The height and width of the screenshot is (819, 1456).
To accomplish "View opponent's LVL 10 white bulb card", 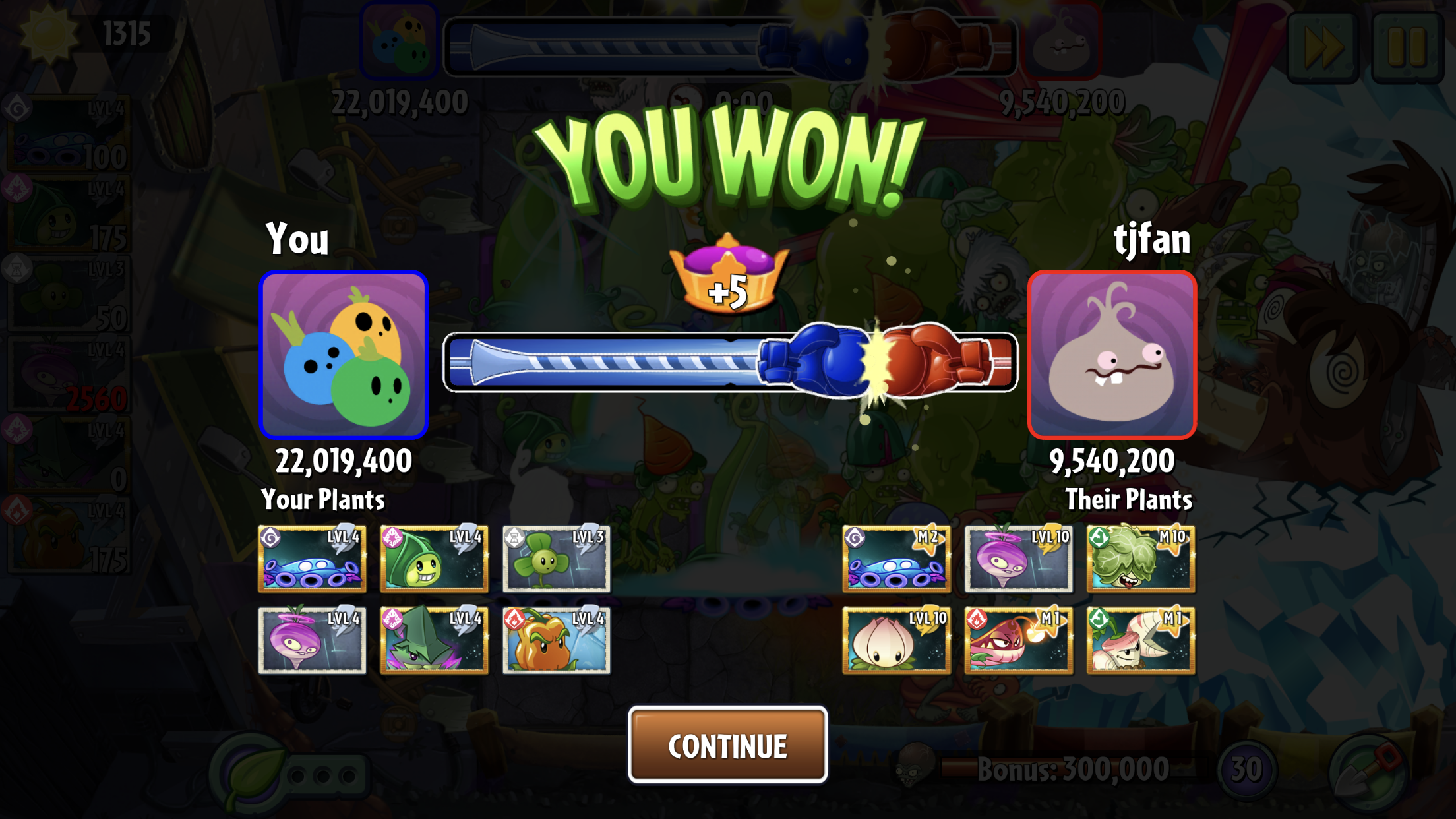I will pyautogui.click(x=896, y=640).
